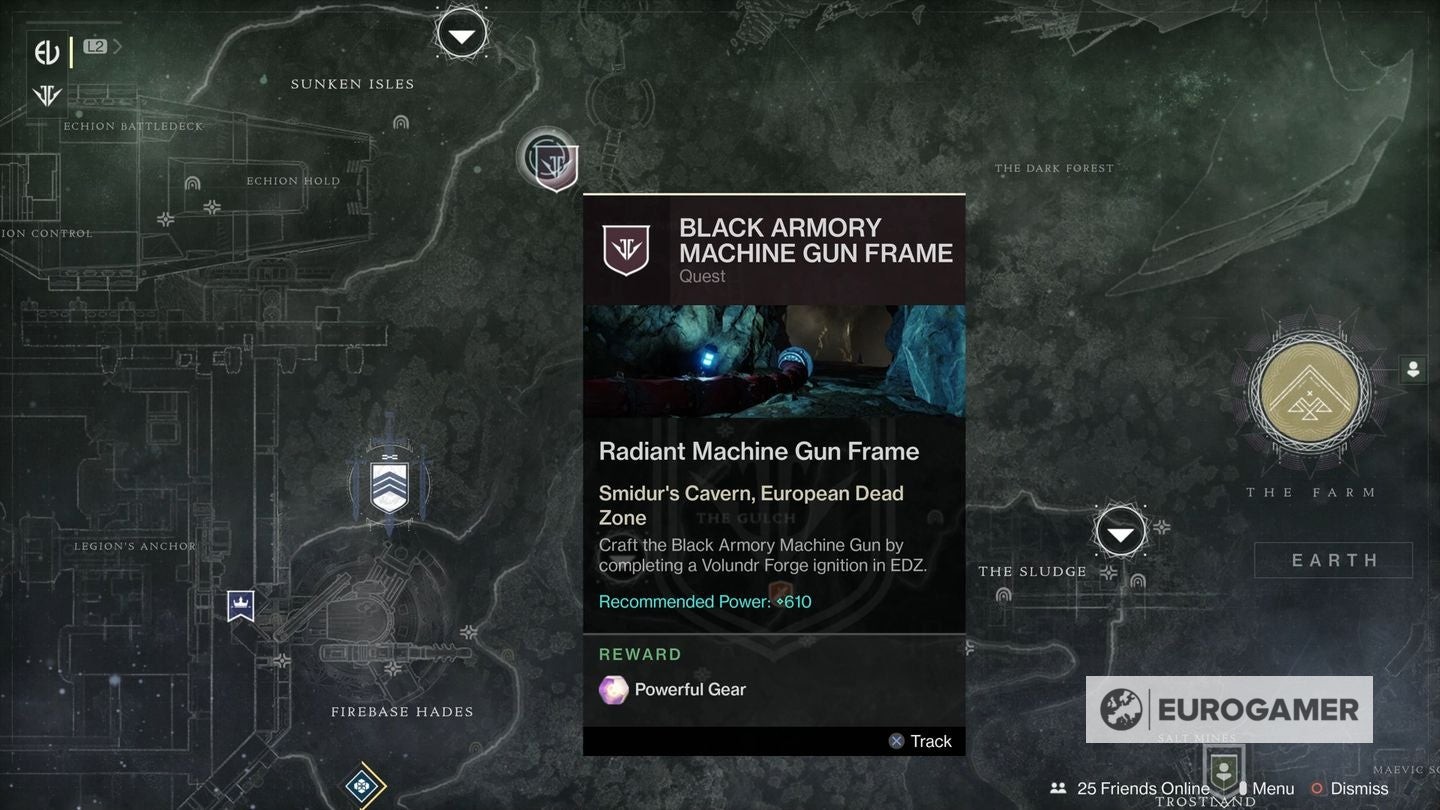Viewport: 1440px width, 810px height.
Task: Select the Black Armory quest marker on map
Action: click(549, 160)
